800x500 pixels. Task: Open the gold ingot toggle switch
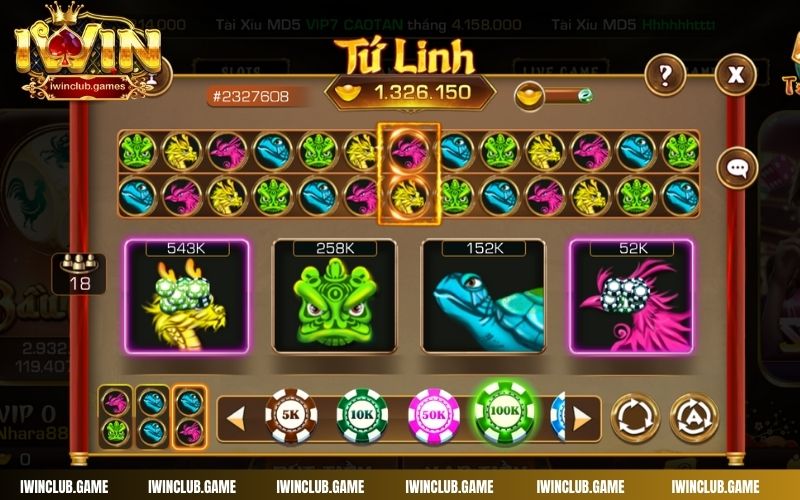pos(555,96)
